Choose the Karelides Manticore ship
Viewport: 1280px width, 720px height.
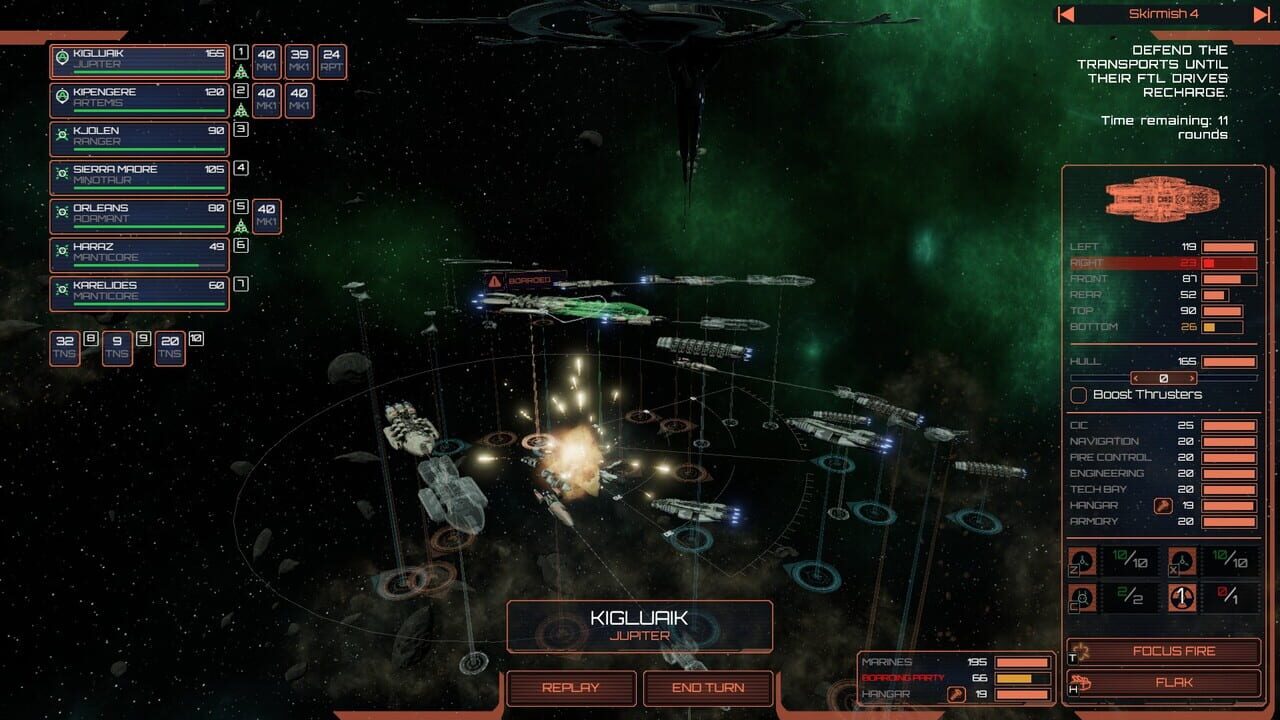click(x=140, y=292)
